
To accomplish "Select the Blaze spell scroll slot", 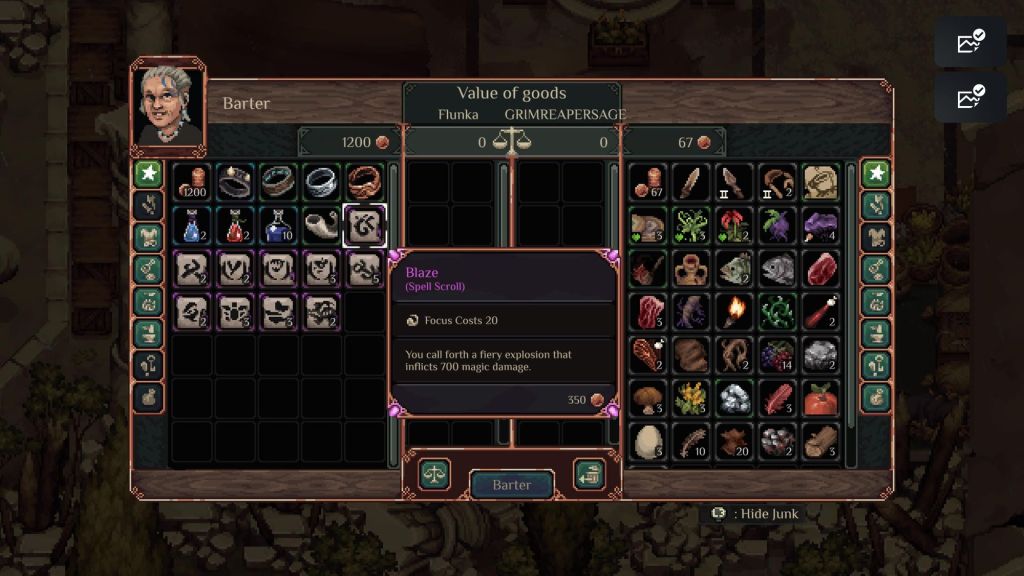I will coord(365,226).
